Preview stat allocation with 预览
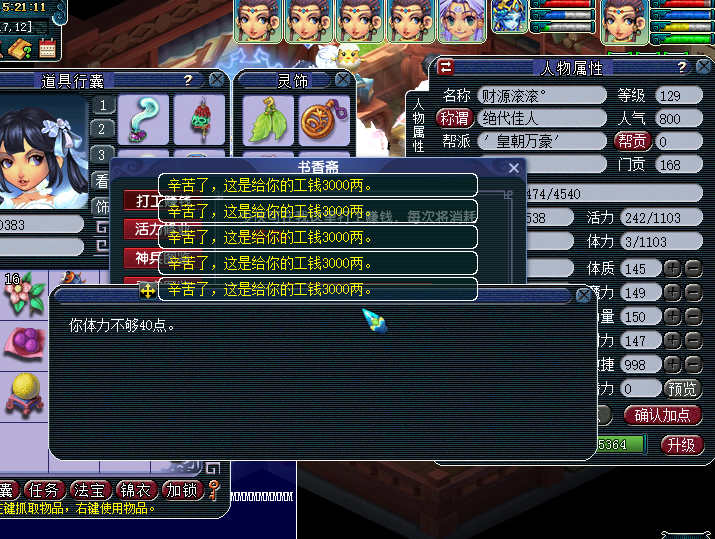 coord(683,388)
